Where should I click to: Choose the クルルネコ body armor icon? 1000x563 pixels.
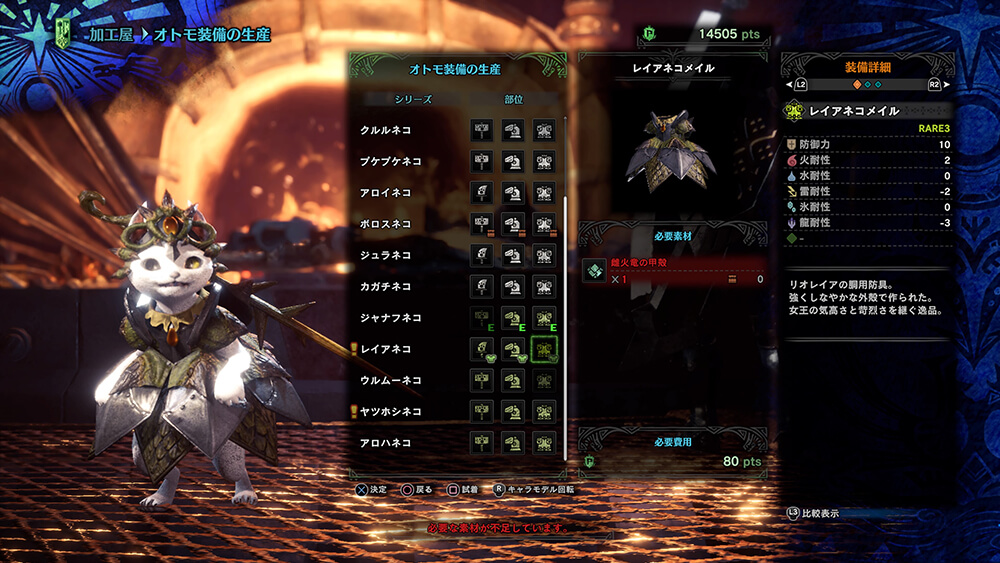point(543,130)
